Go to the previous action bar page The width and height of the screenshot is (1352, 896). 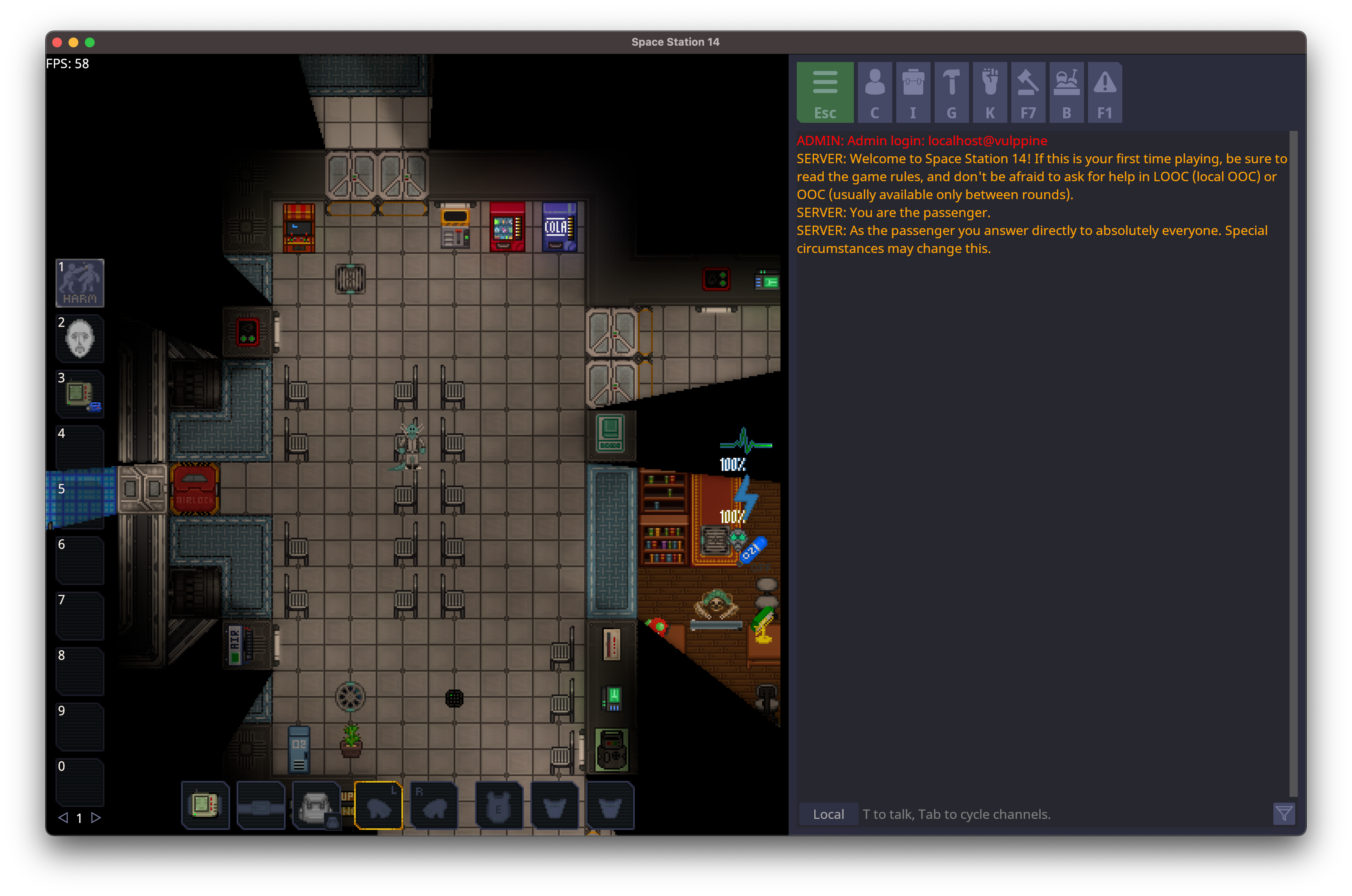[63, 818]
